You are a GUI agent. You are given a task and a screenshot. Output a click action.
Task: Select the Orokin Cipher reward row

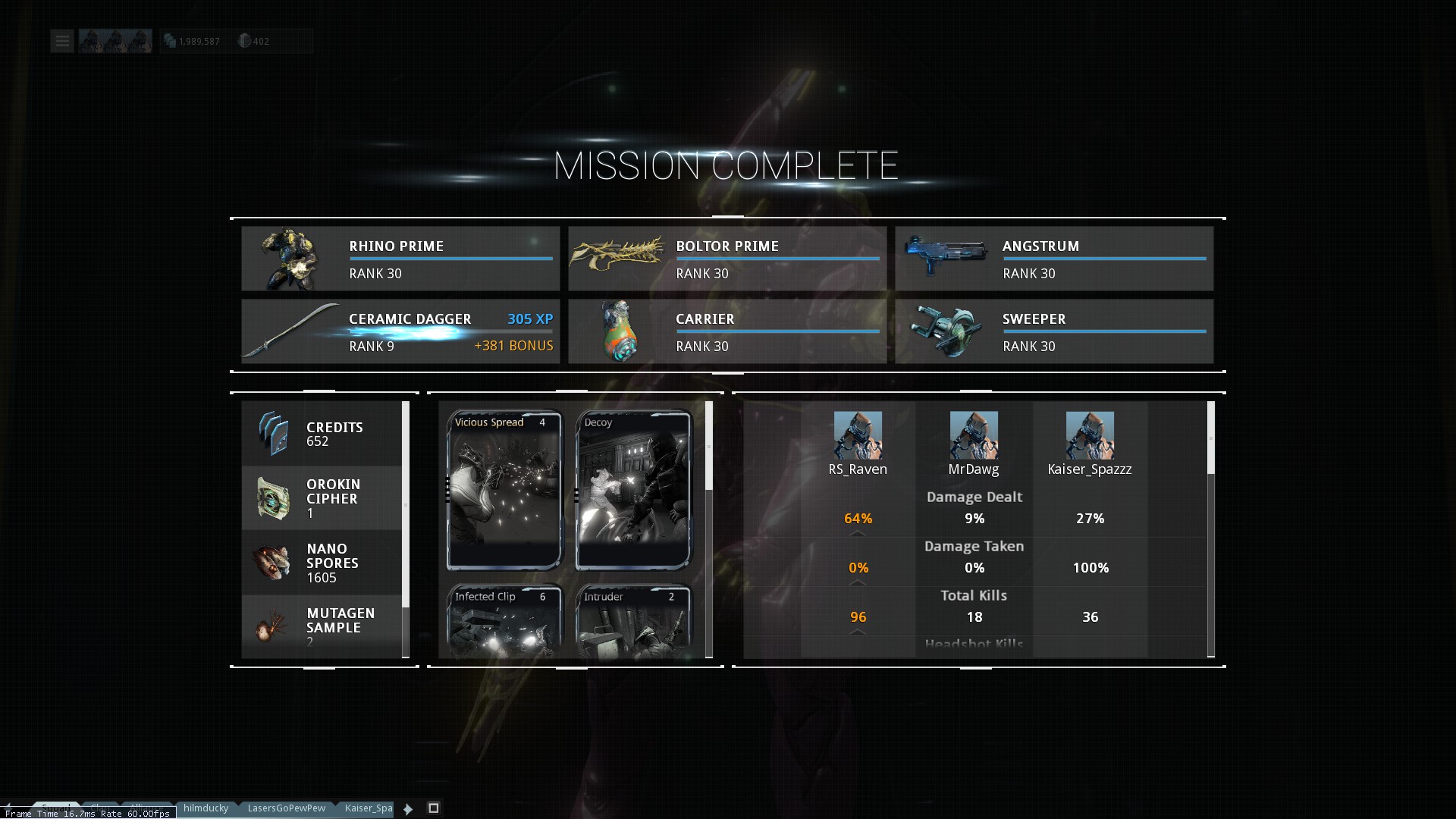[x=322, y=498]
